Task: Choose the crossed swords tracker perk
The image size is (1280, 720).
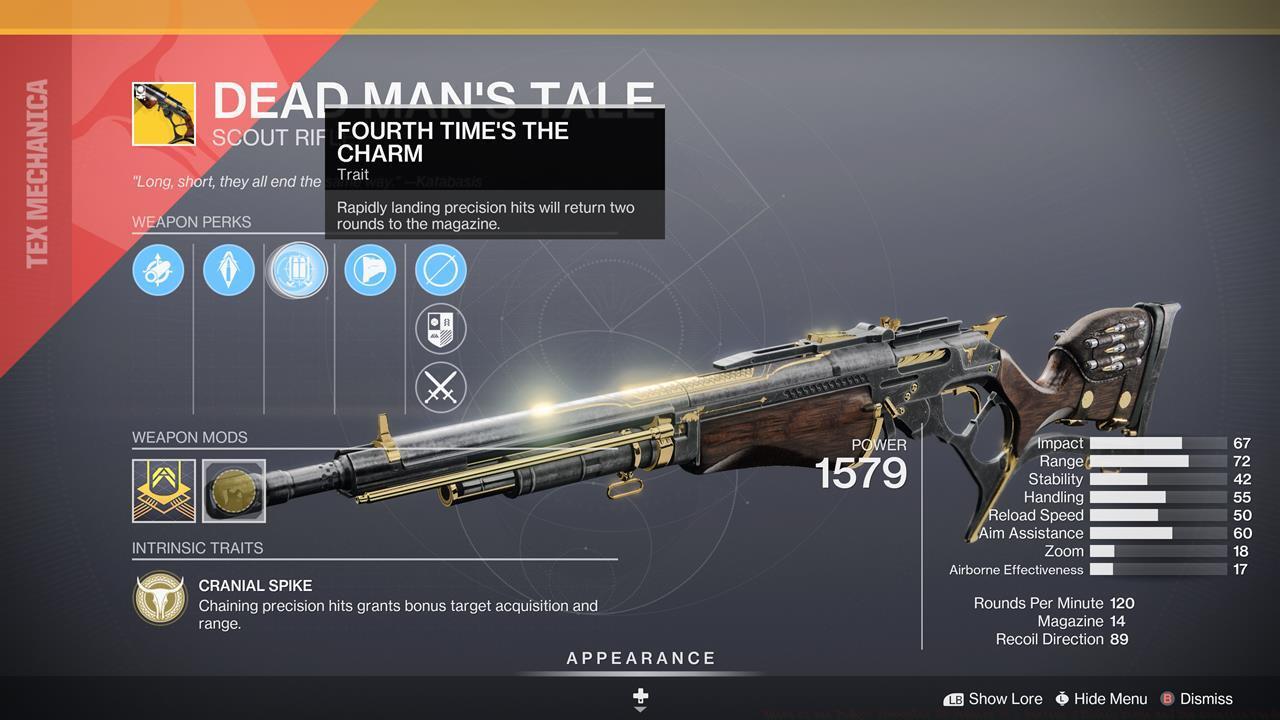Action: [441, 387]
